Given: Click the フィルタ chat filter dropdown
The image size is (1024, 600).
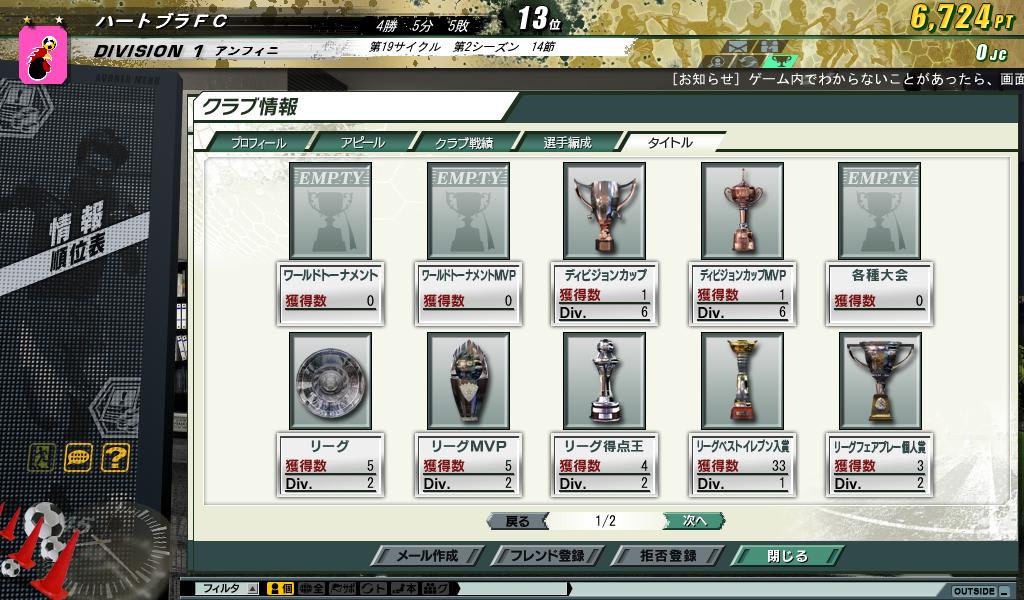Looking at the screenshot, I should [230, 589].
